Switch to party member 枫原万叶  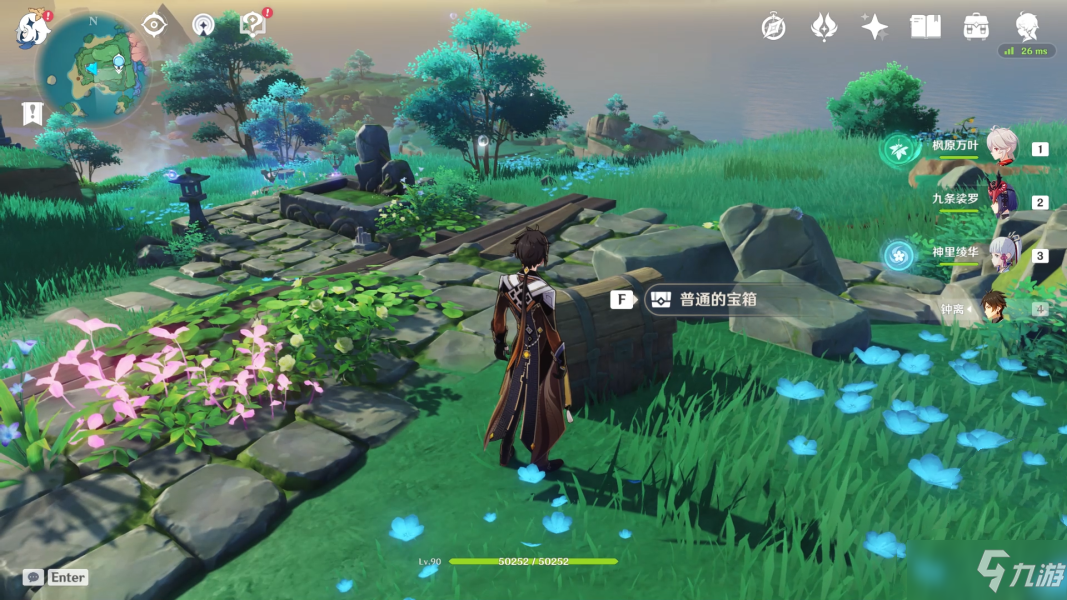(1001, 147)
